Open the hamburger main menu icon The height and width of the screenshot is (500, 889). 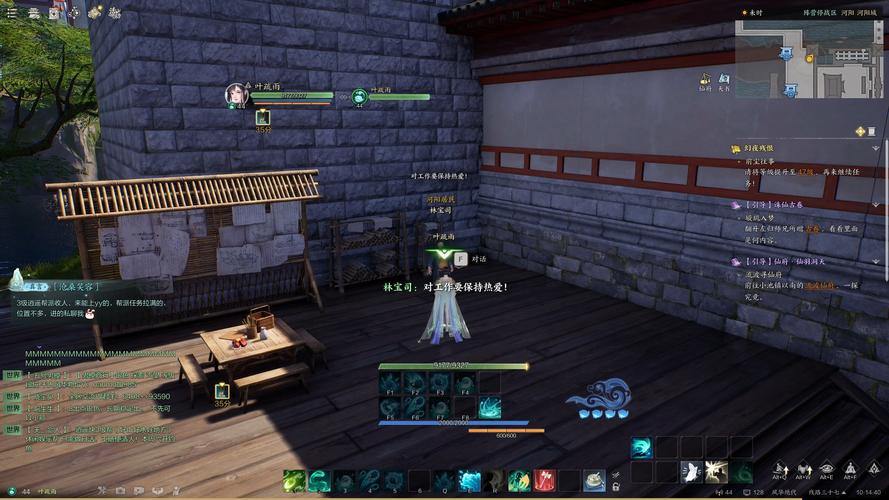coord(11,13)
